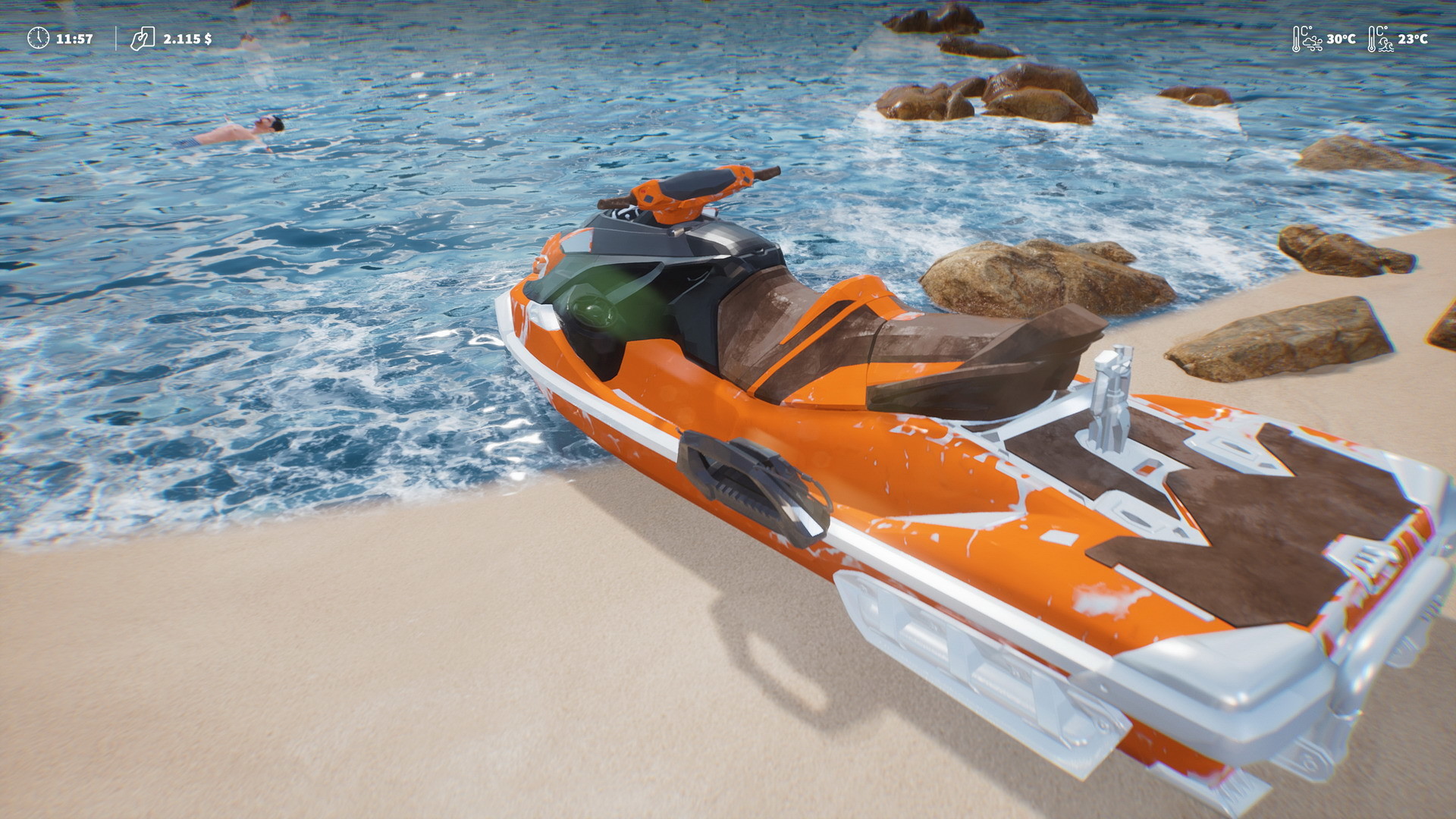Select the 23°C water temperature reading
The height and width of the screenshot is (819, 1456).
pos(1415,40)
